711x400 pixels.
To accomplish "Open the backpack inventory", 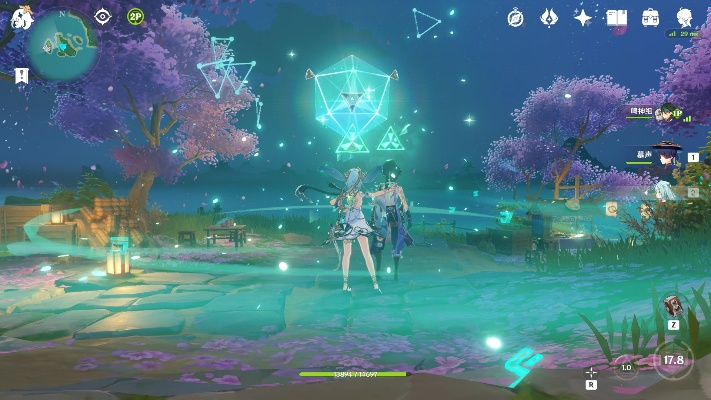I will click(651, 17).
